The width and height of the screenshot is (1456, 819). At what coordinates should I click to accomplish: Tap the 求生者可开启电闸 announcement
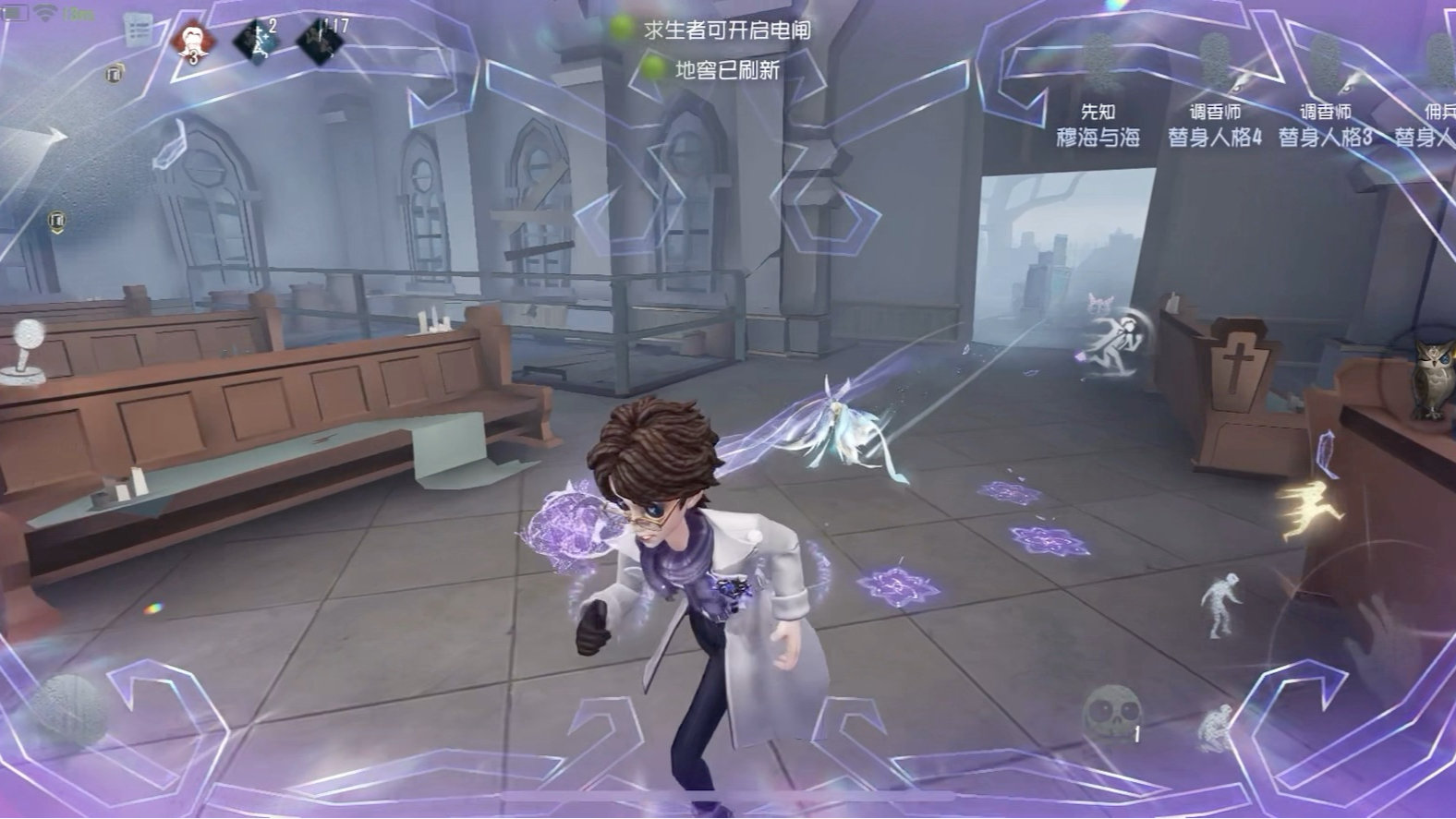point(729,30)
